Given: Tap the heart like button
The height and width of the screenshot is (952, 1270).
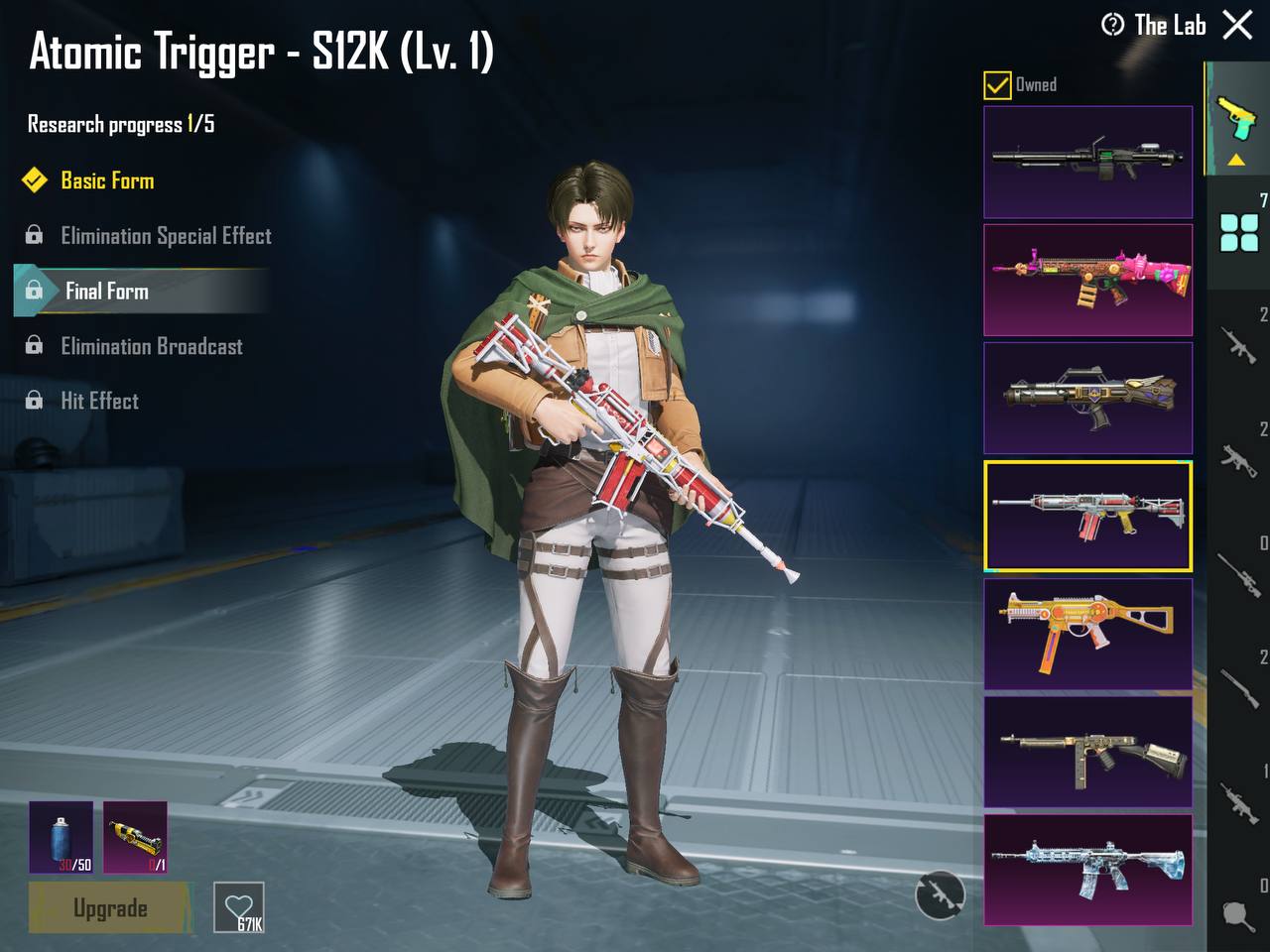Looking at the screenshot, I should 239,907.
